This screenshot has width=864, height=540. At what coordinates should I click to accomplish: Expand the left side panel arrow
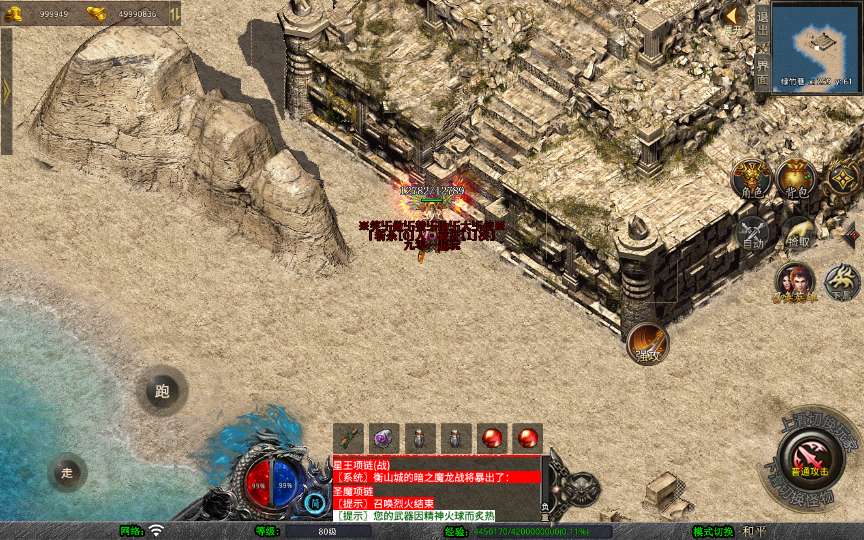pyautogui.click(x=6, y=90)
